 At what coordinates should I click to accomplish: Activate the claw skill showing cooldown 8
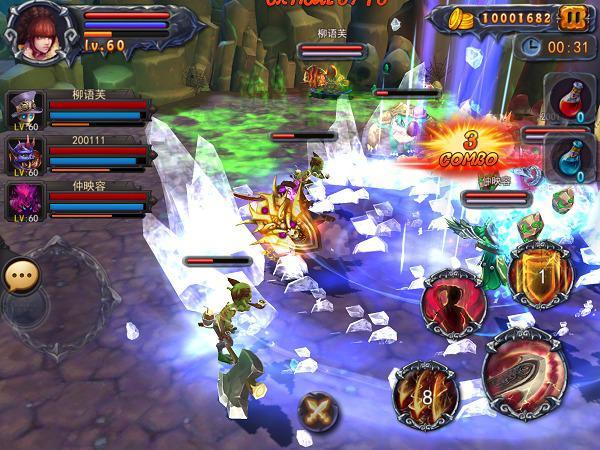(x=426, y=392)
